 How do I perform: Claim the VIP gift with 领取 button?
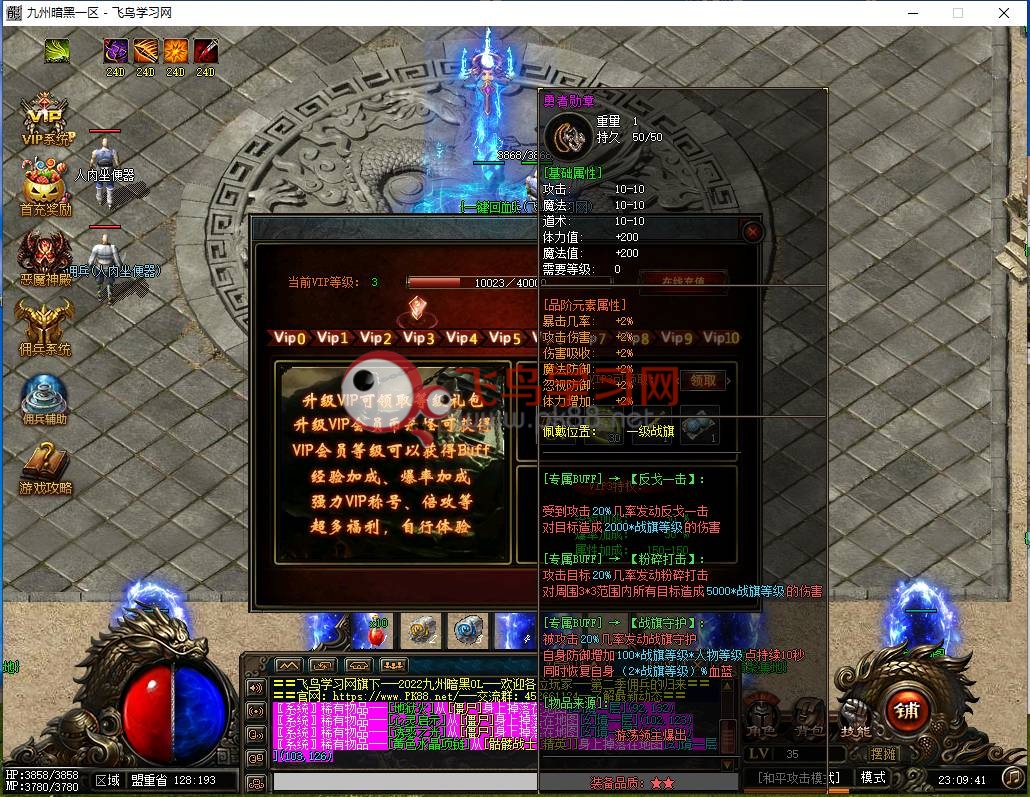(x=703, y=380)
